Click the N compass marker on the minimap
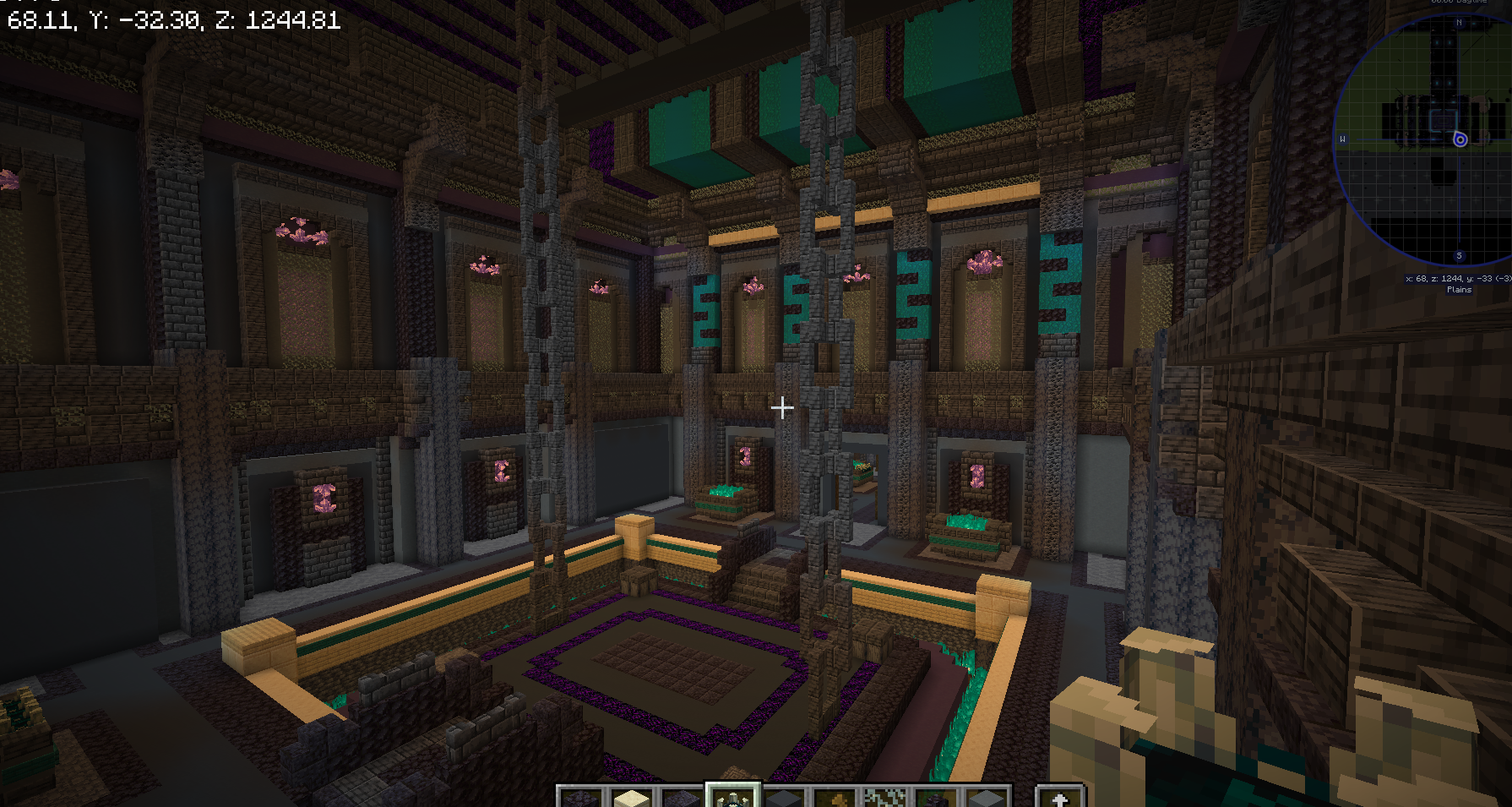This screenshot has height=807, width=1512. coord(1458,22)
